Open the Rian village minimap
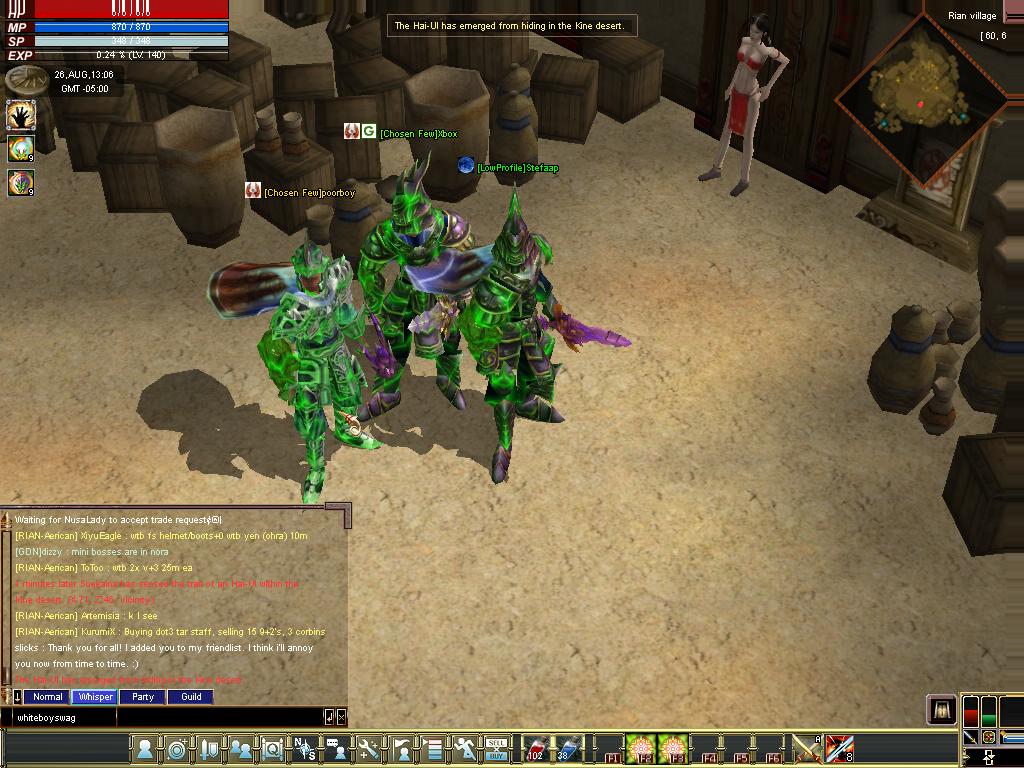 click(921, 95)
